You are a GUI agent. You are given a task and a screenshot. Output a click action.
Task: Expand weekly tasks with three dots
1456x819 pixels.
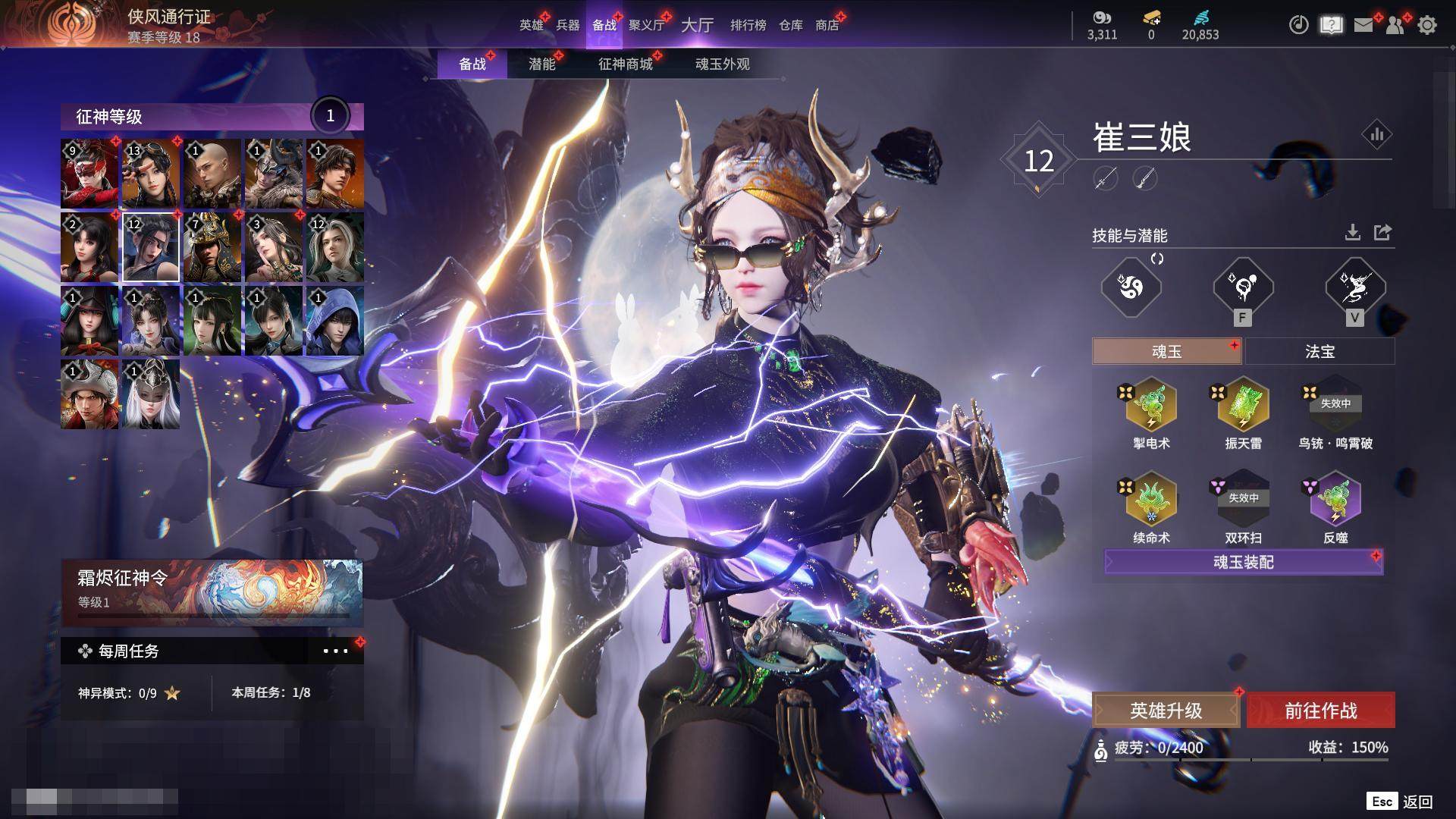point(335,651)
